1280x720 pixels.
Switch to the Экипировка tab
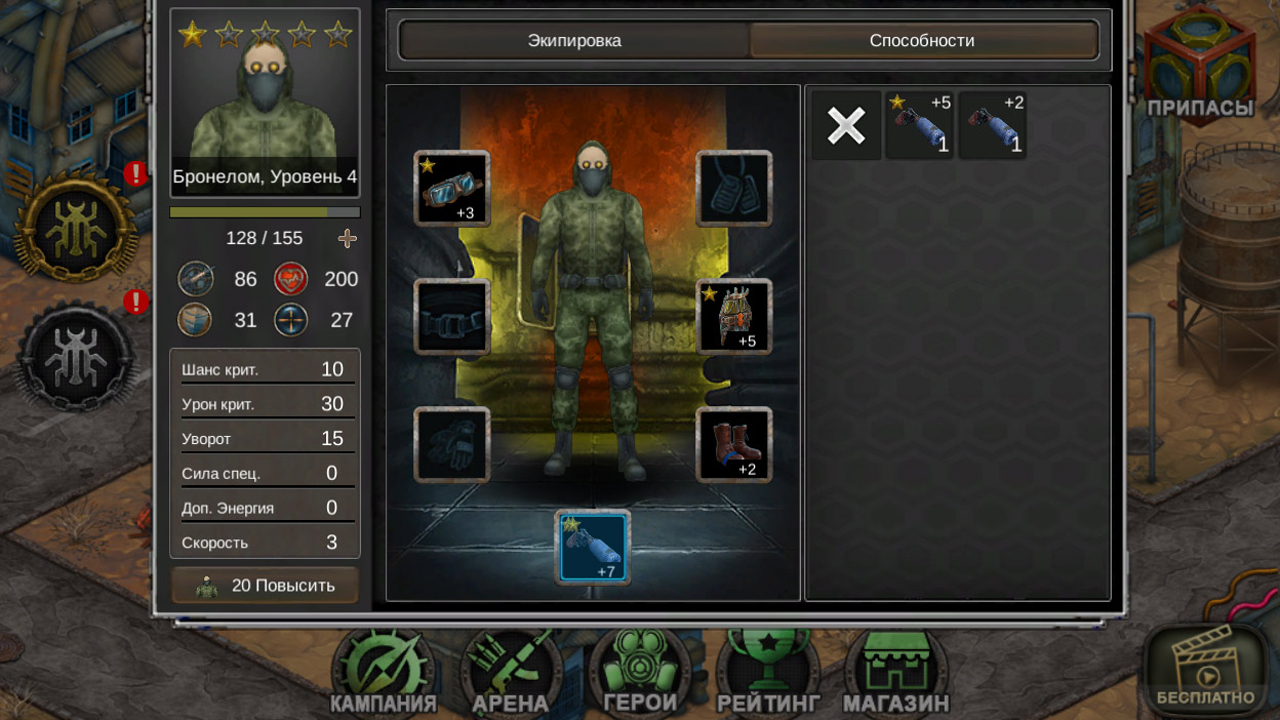coord(574,41)
